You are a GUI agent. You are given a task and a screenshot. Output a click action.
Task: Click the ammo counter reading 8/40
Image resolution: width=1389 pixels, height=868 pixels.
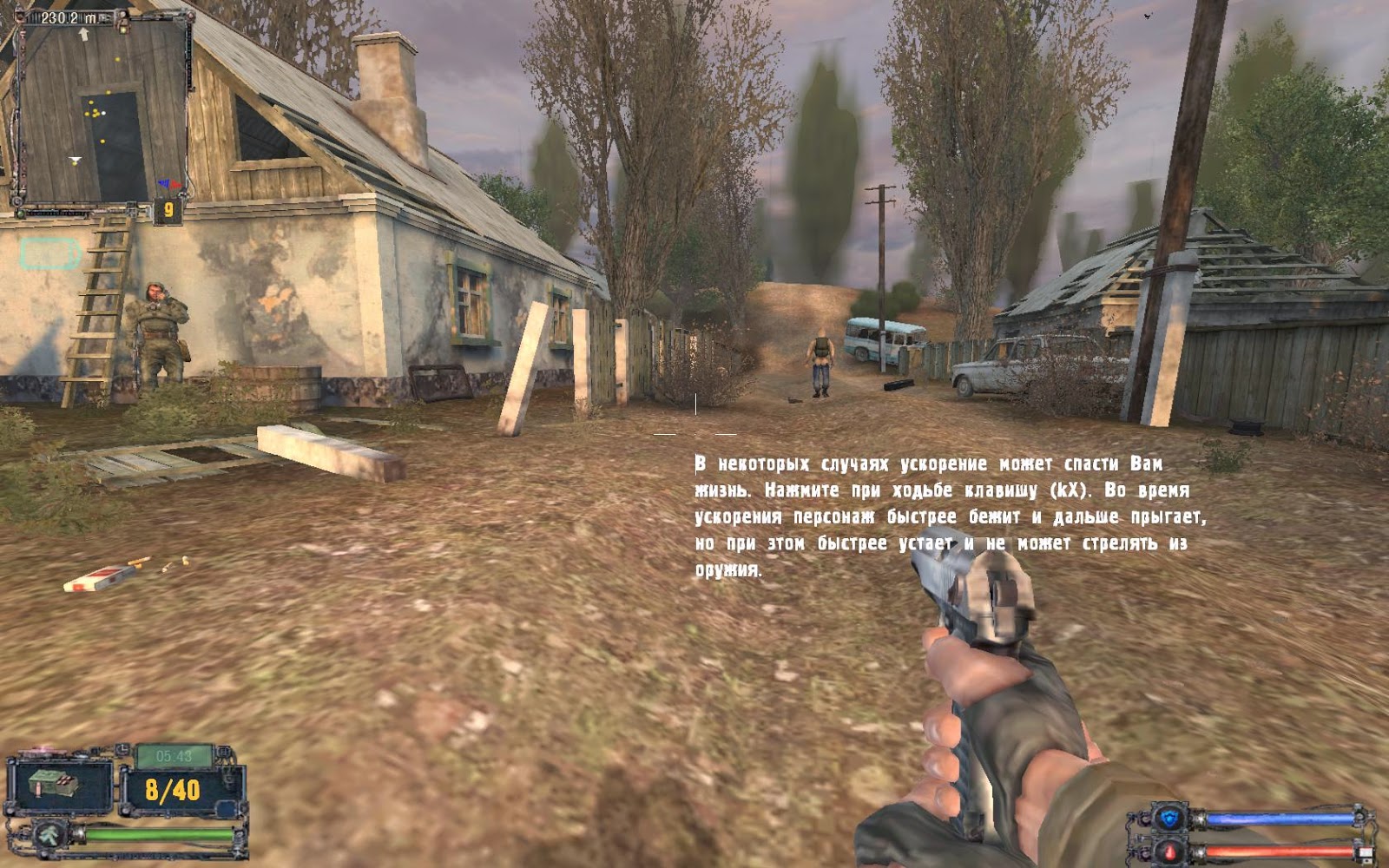point(171,790)
